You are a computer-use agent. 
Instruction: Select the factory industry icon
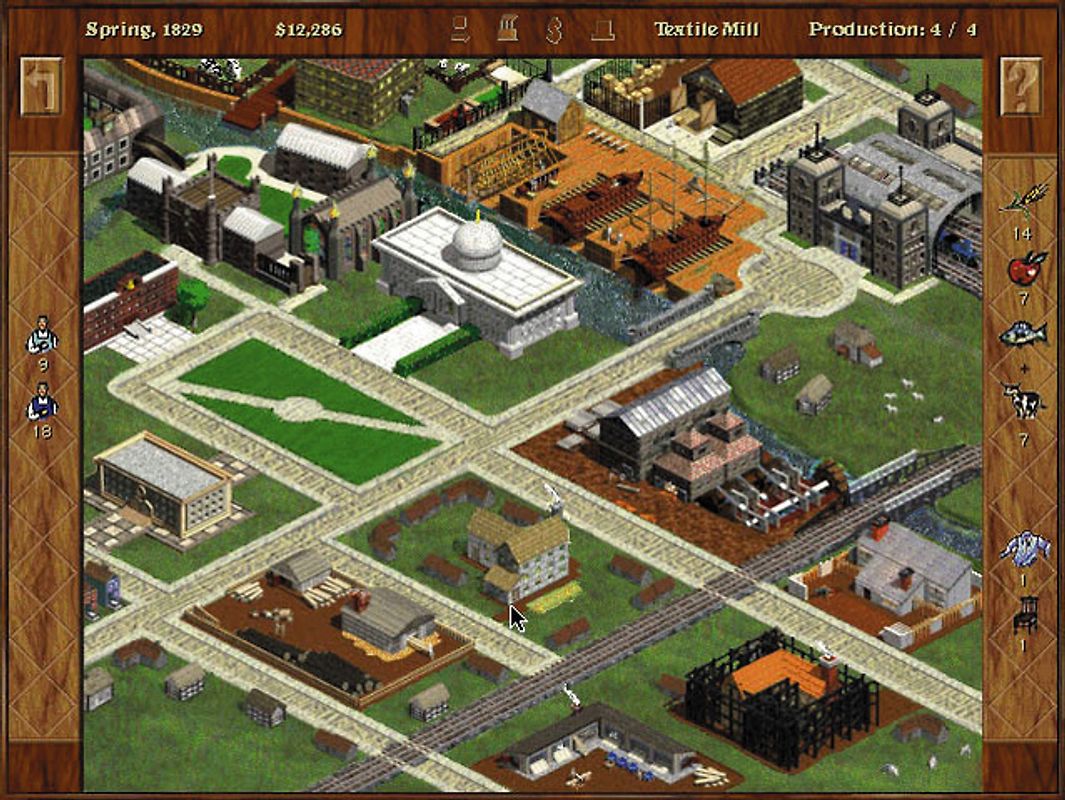[508, 28]
